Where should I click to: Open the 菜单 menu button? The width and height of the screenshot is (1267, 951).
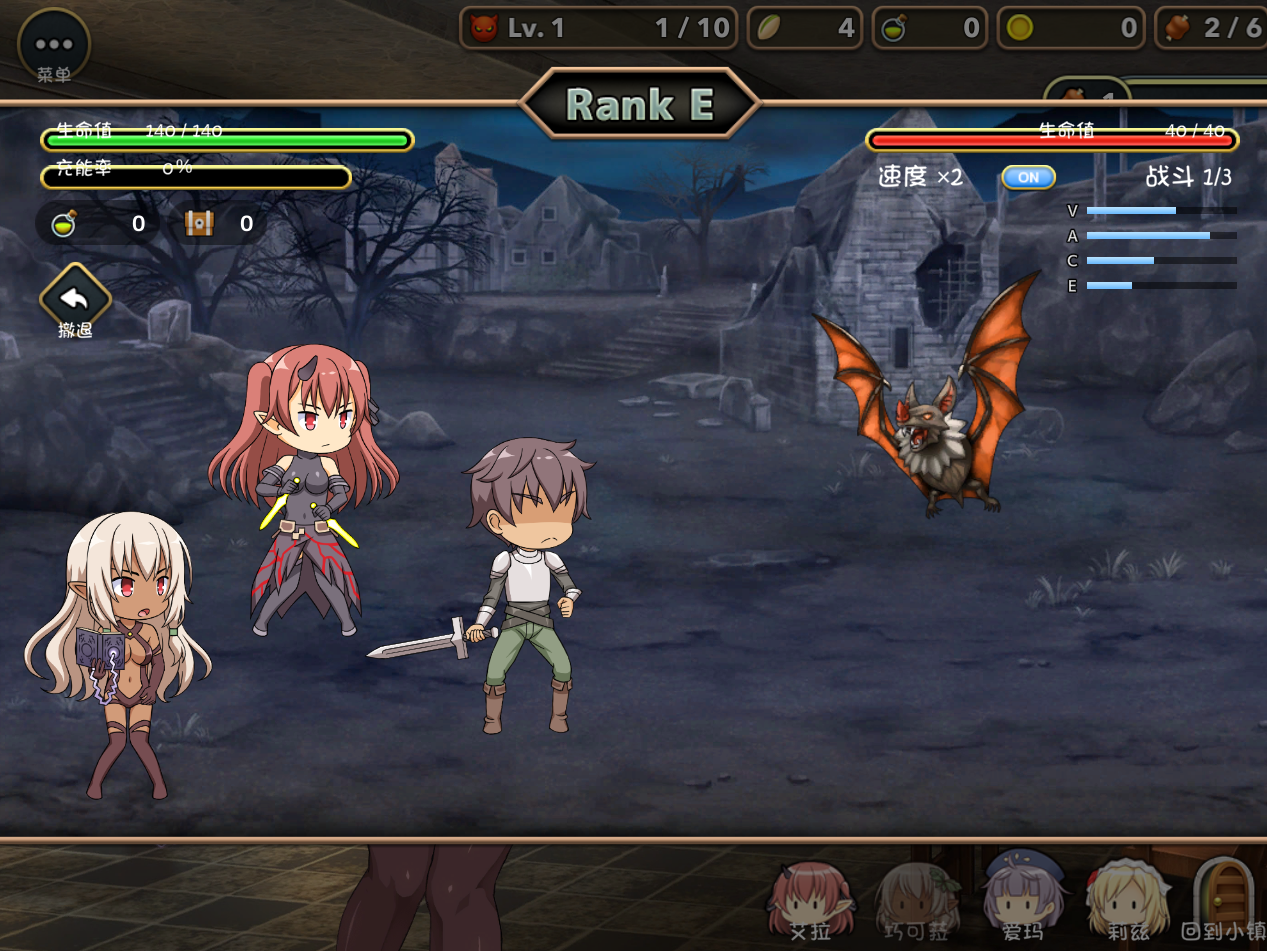[x=54, y=46]
